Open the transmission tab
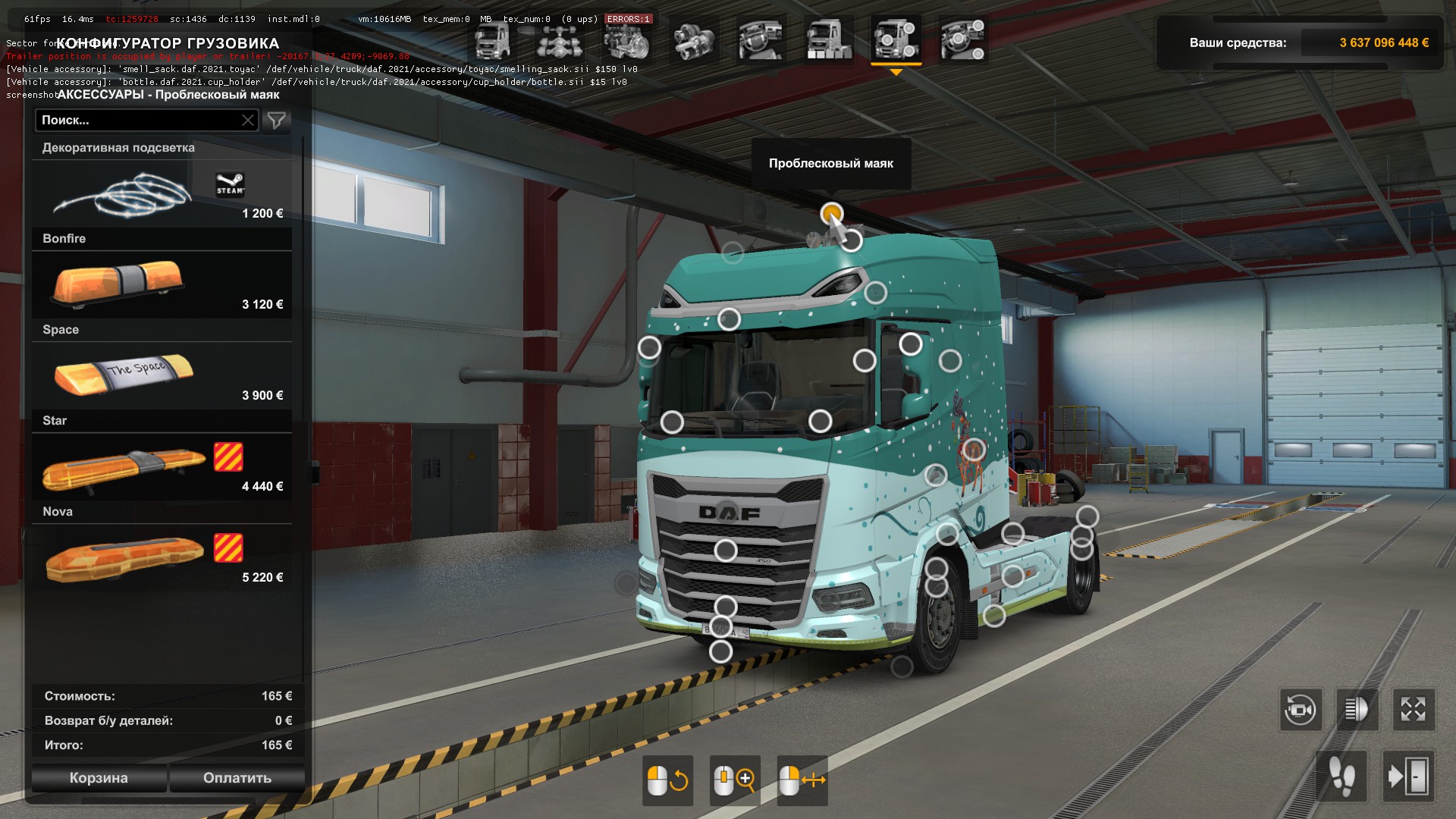This screenshot has height=819, width=1456. click(x=694, y=39)
